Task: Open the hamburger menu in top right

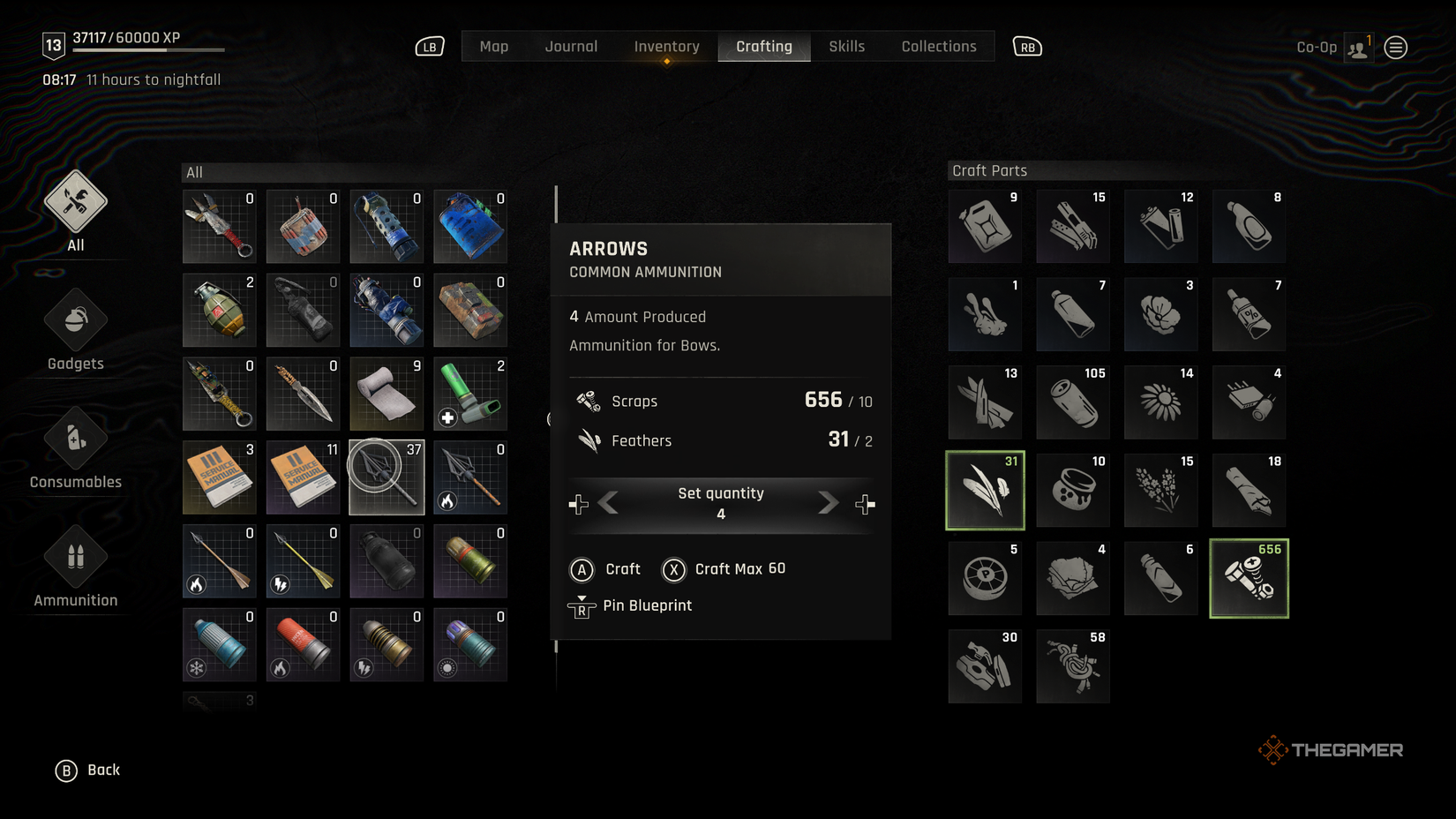Action: click(1395, 47)
